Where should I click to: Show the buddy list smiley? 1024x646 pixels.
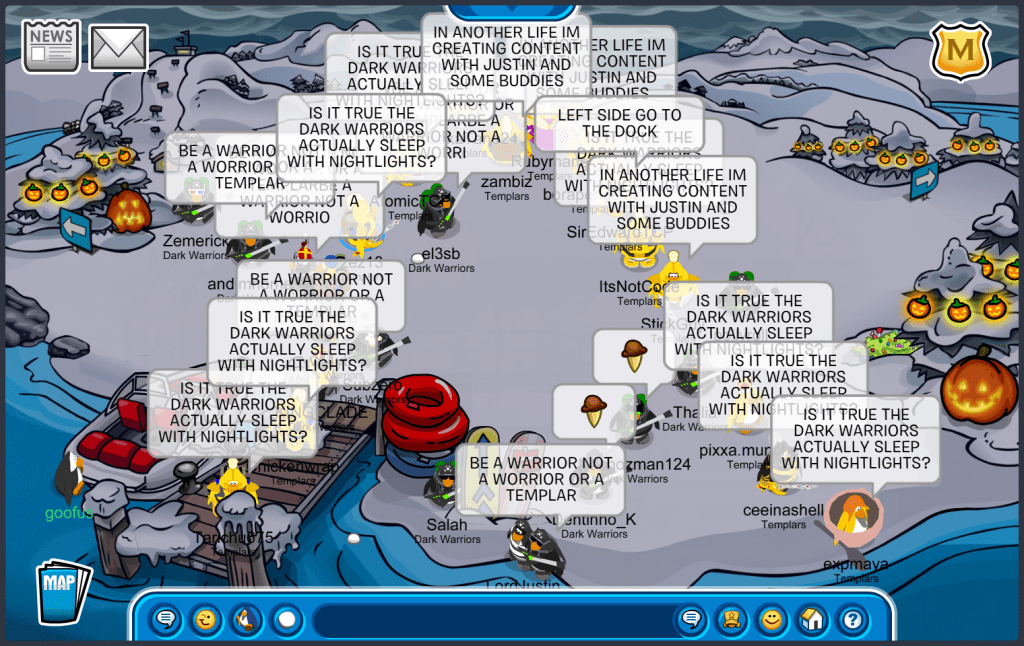pyautogui.click(x=771, y=620)
